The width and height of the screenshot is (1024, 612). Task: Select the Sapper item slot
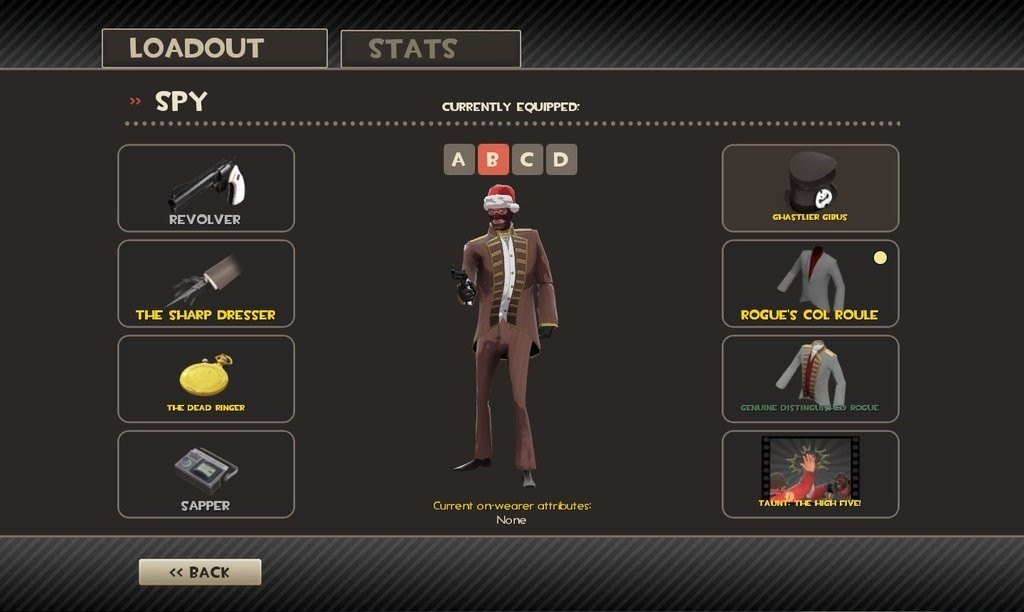click(x=206, y=474)
